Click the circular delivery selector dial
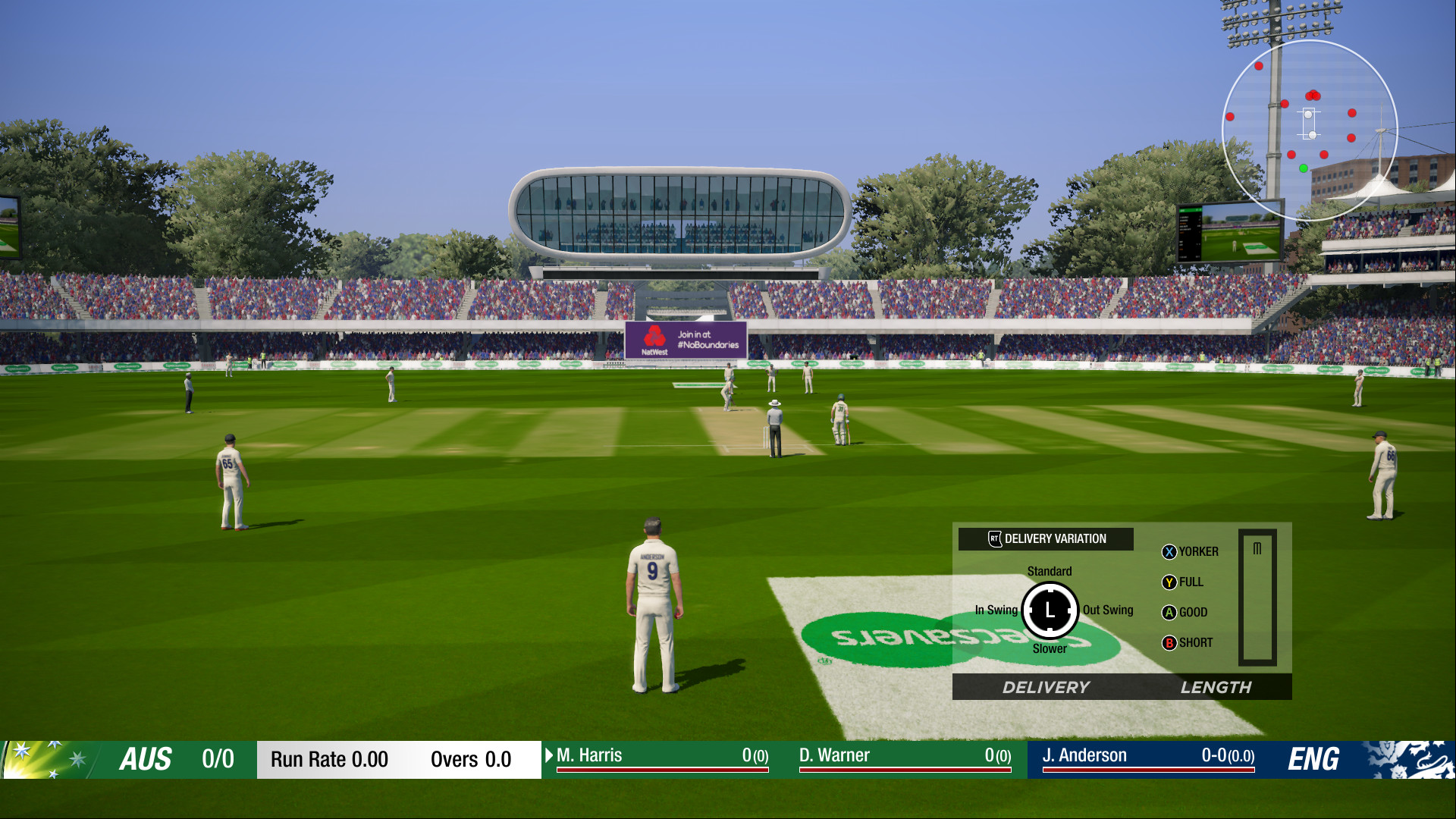This screenshot has width=1456, height=819. click(1050, 610)
